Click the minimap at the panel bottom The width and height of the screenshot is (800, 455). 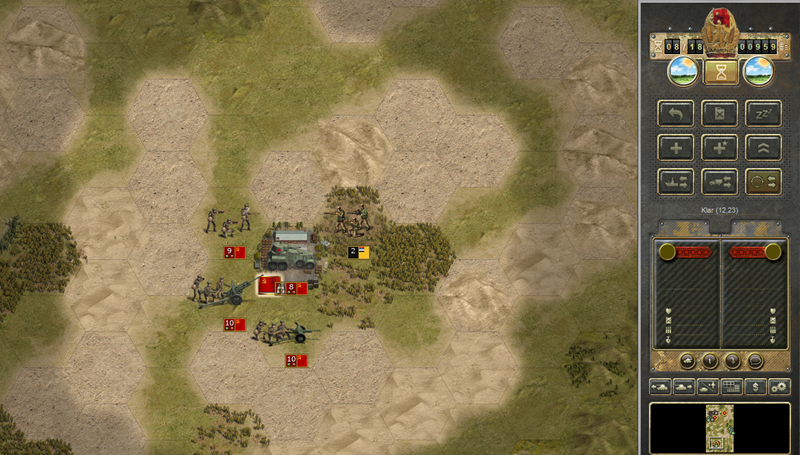(719, 427)
